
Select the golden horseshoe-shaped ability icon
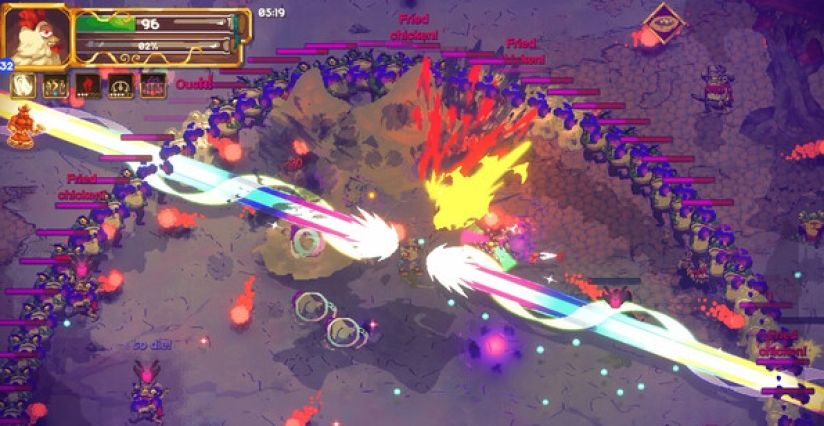click(x=121, y=86)
